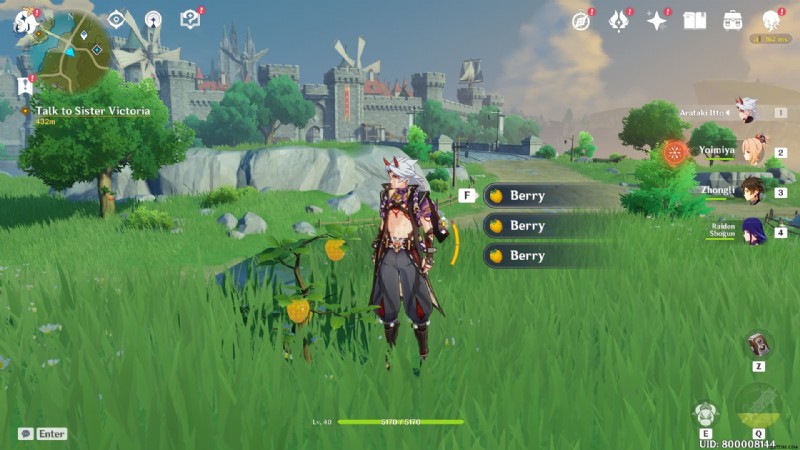
Task: Open the inventory backpack
Action: coord(733,20)
